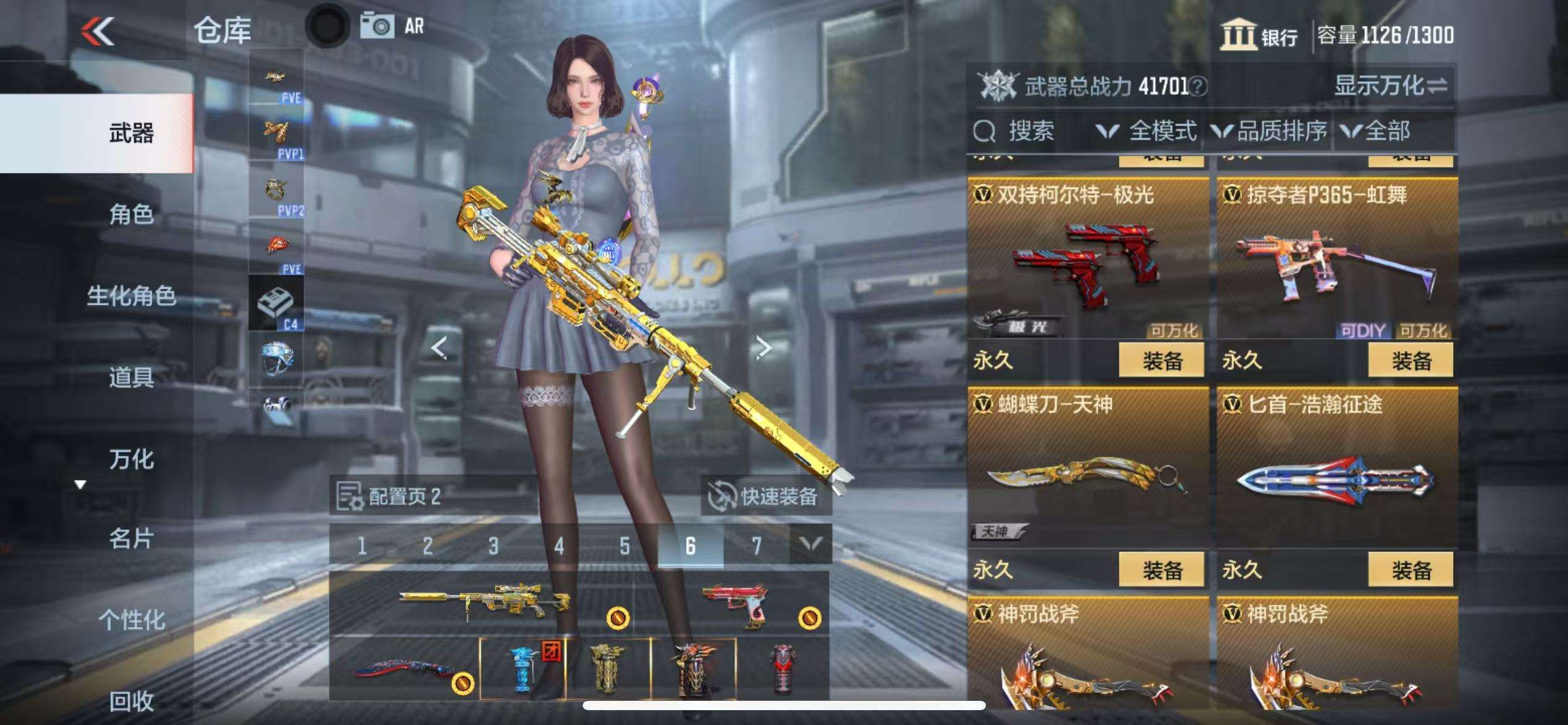Switch to loadout slot 3
1568x725 pixels.
click(x=493, y=546)
